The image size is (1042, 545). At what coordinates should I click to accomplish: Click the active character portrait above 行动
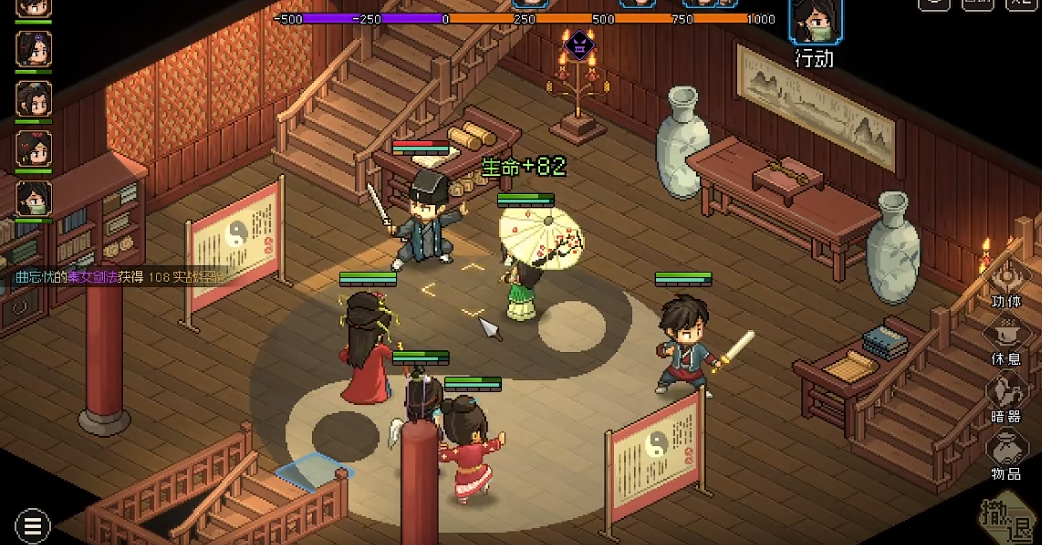coord(815,22)
